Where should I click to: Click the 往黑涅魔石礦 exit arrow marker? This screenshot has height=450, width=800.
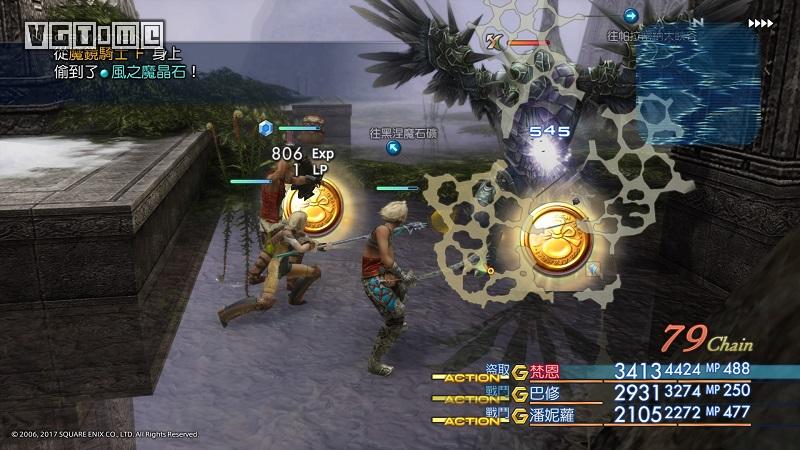395,147
